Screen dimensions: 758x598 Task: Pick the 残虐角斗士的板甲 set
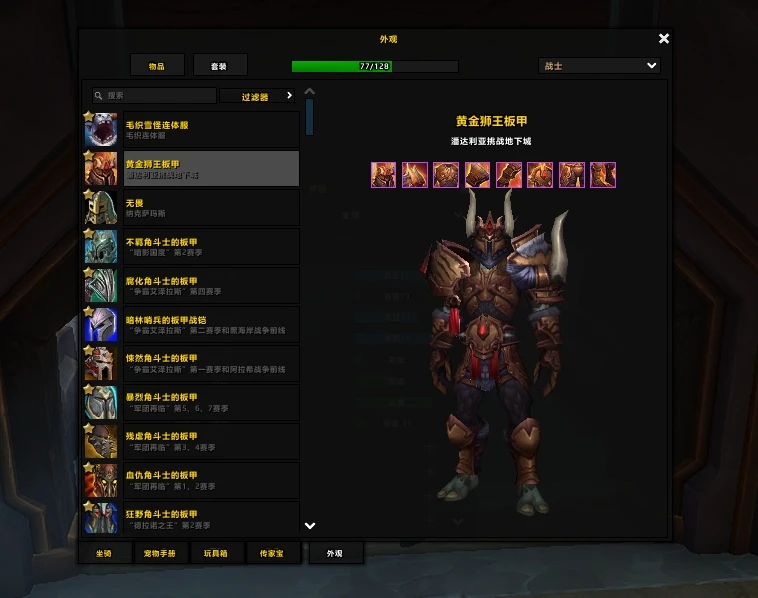click(192, 442)
